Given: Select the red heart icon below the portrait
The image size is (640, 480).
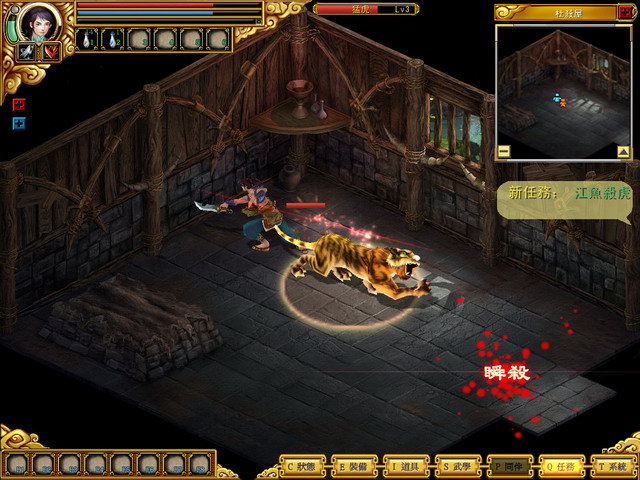Looking at the screenshot, I should 50,52.
